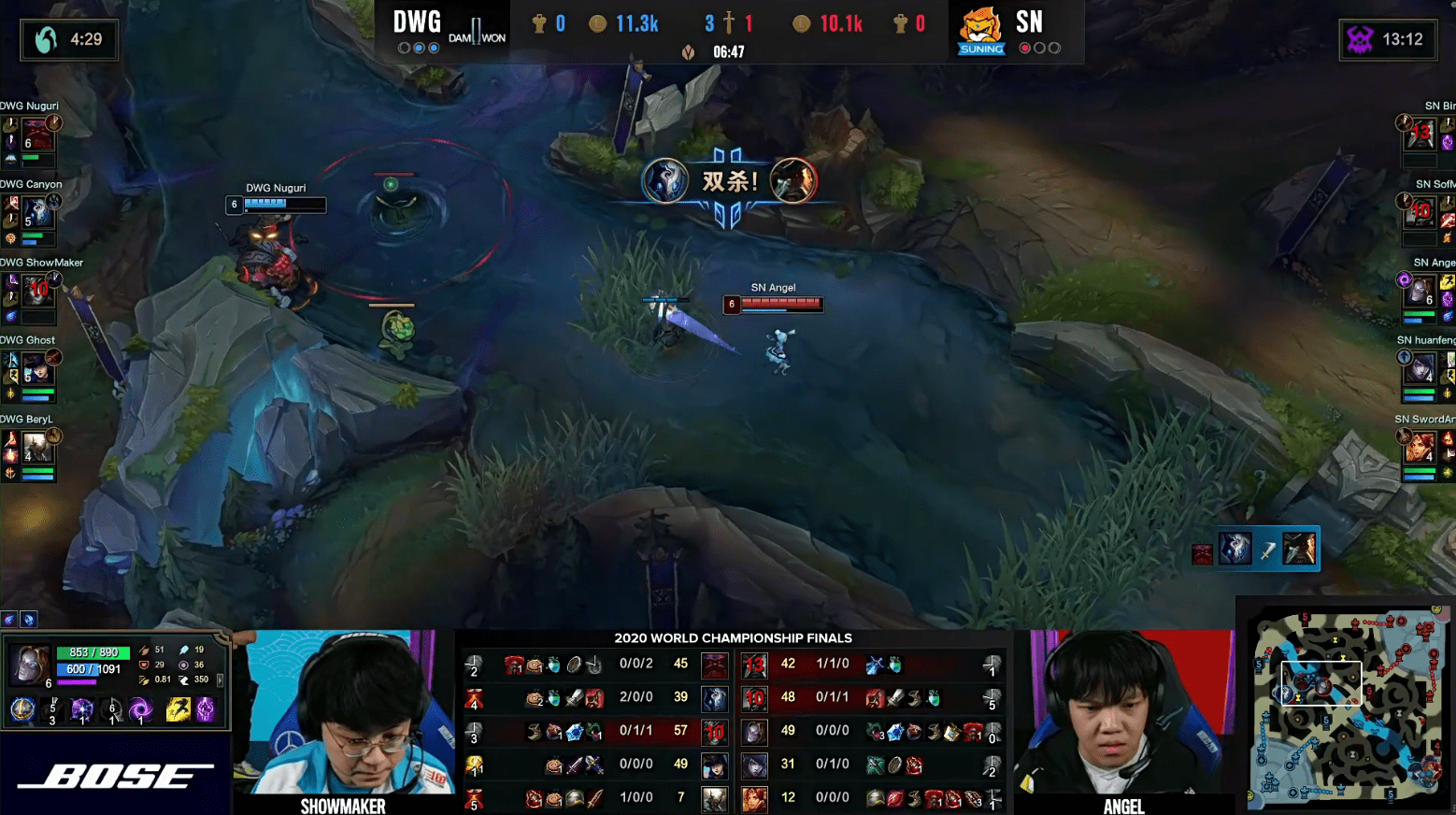Select the DWG team name in the top scoreboard
The image size is (1456, 815).
pyautogui.click(x=417, y=21)
